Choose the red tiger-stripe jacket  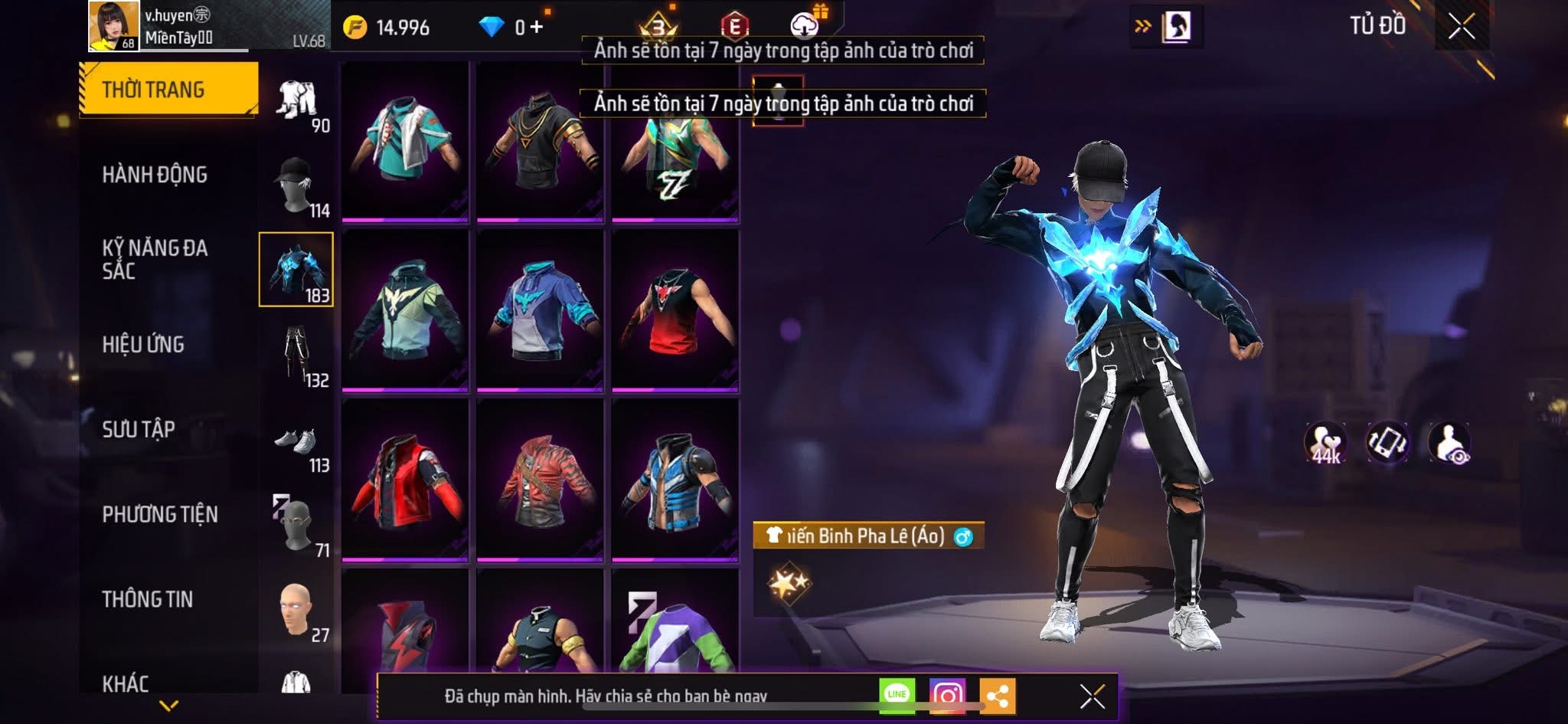point(540,480)
